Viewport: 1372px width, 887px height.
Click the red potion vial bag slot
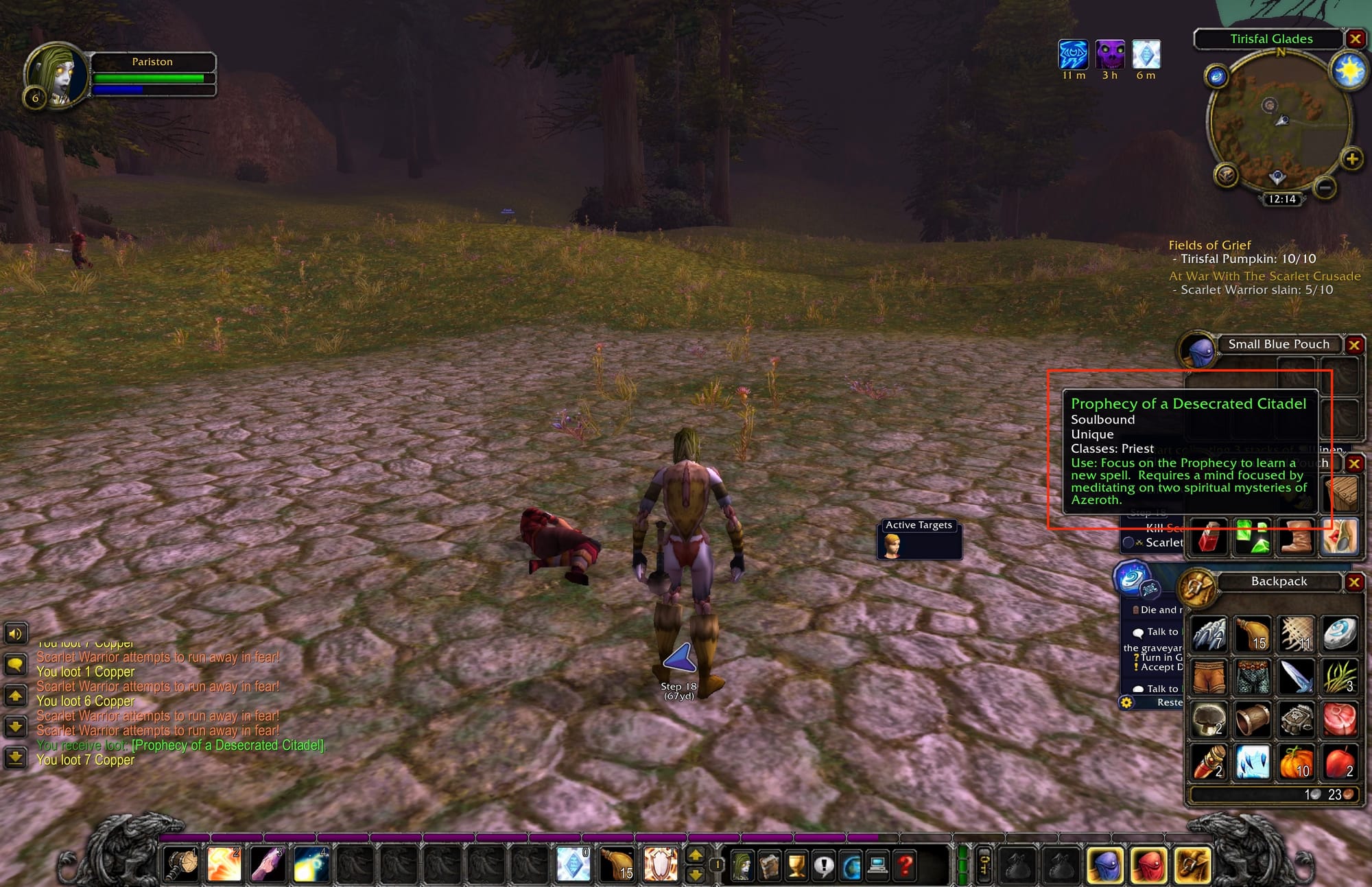pos(1210,536)
